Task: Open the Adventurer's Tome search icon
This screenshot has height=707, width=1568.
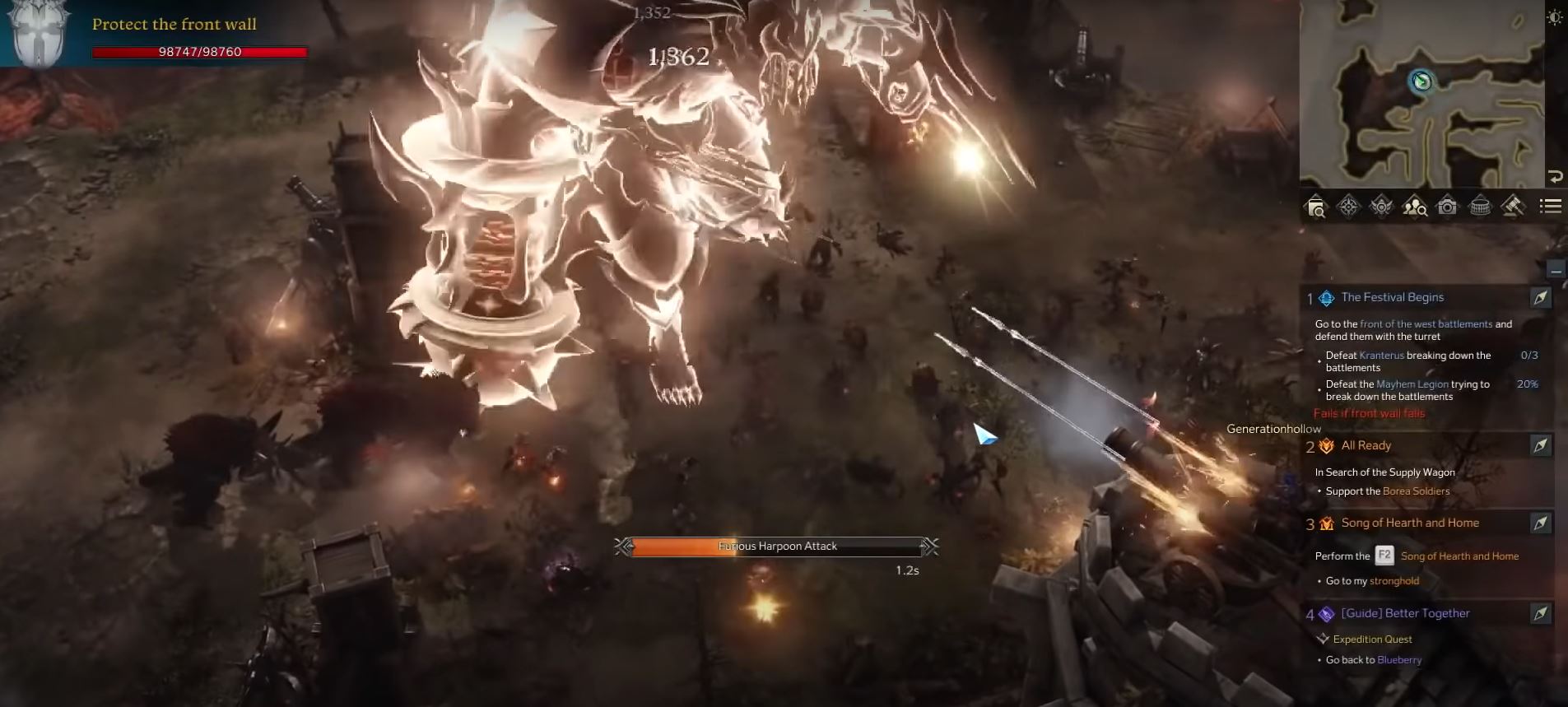Action: click(x=1317, y=207)
